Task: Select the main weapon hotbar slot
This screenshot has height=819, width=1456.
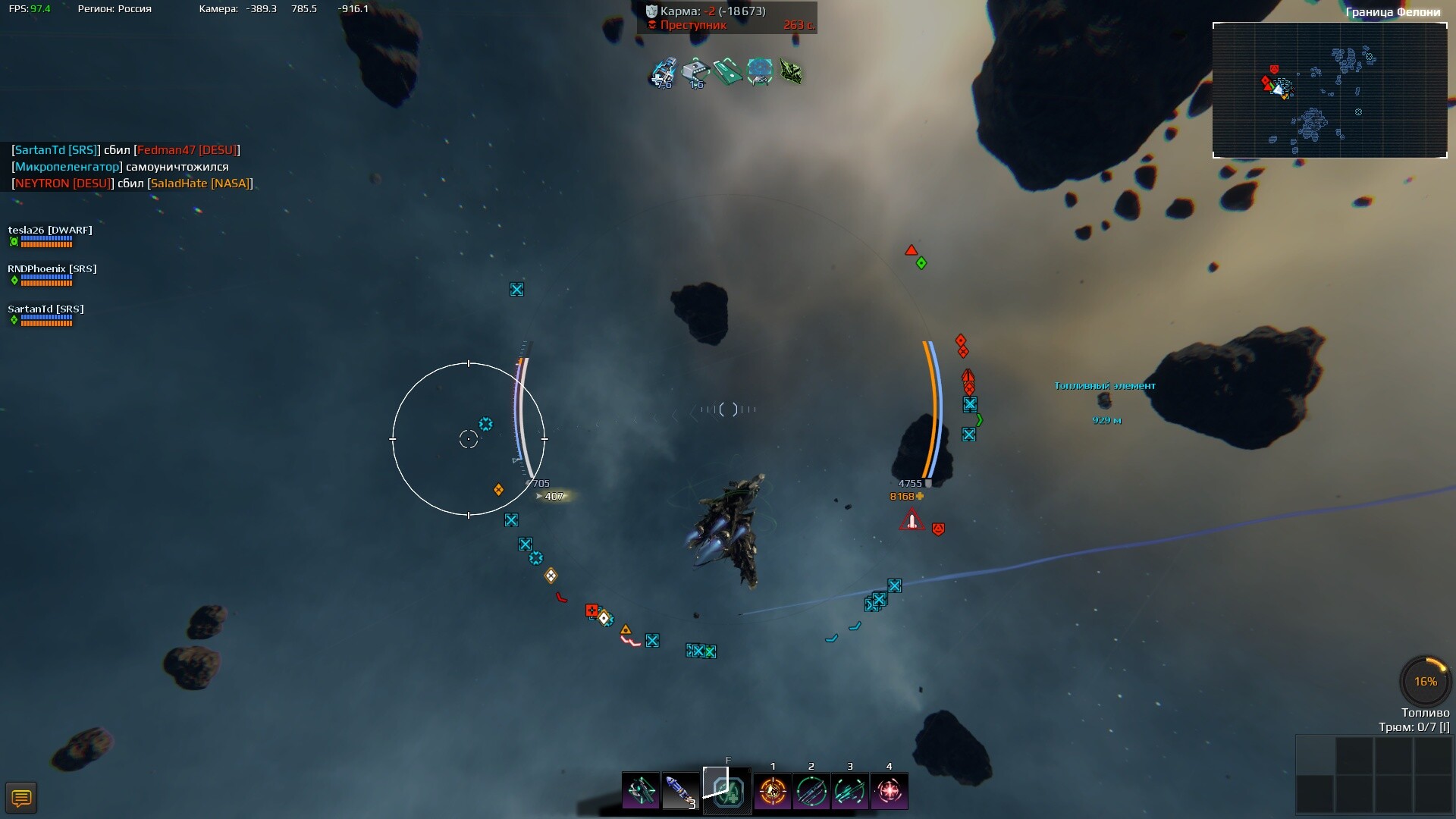Action: 641,791
